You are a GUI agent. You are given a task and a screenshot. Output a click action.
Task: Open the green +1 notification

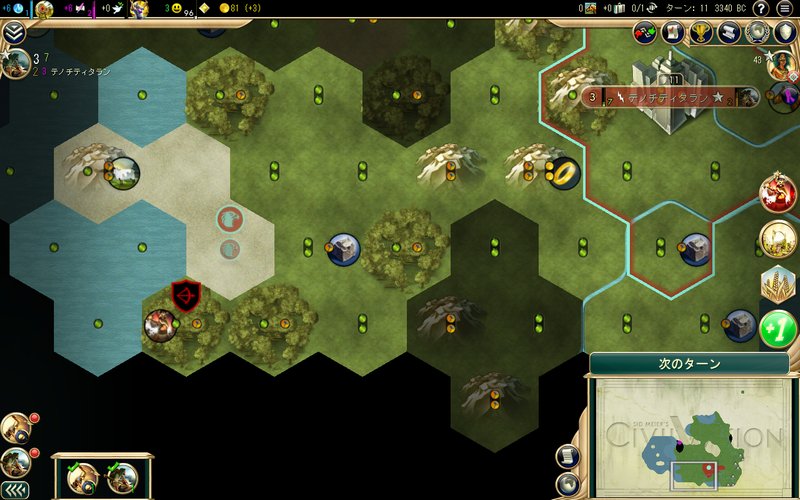click(778, 330)
